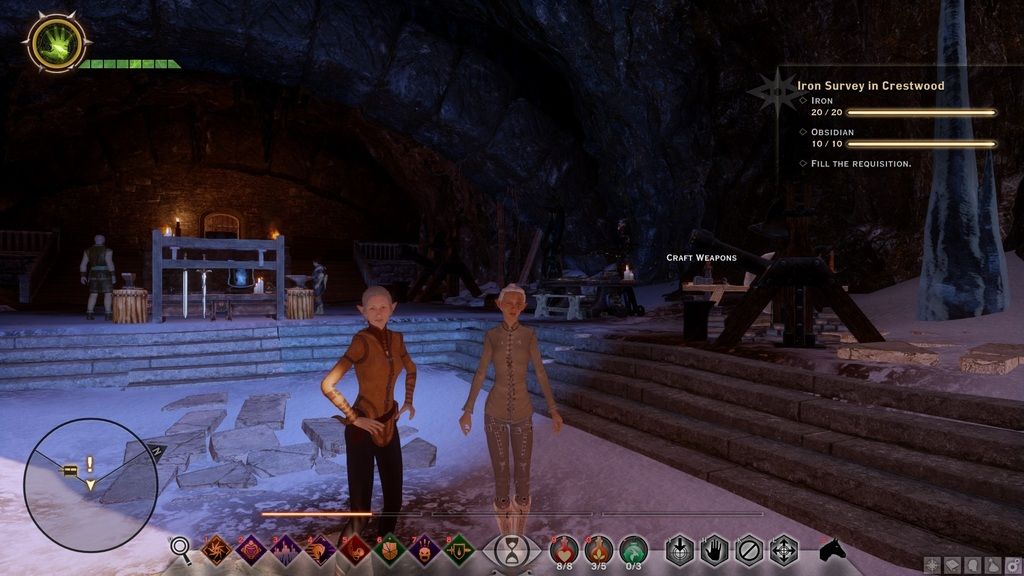Use the screaming skull ability in slot 7
Image resolution: width=1024 pixels, height=576 pixels.
pyautogui.click(x=425, y=549)
